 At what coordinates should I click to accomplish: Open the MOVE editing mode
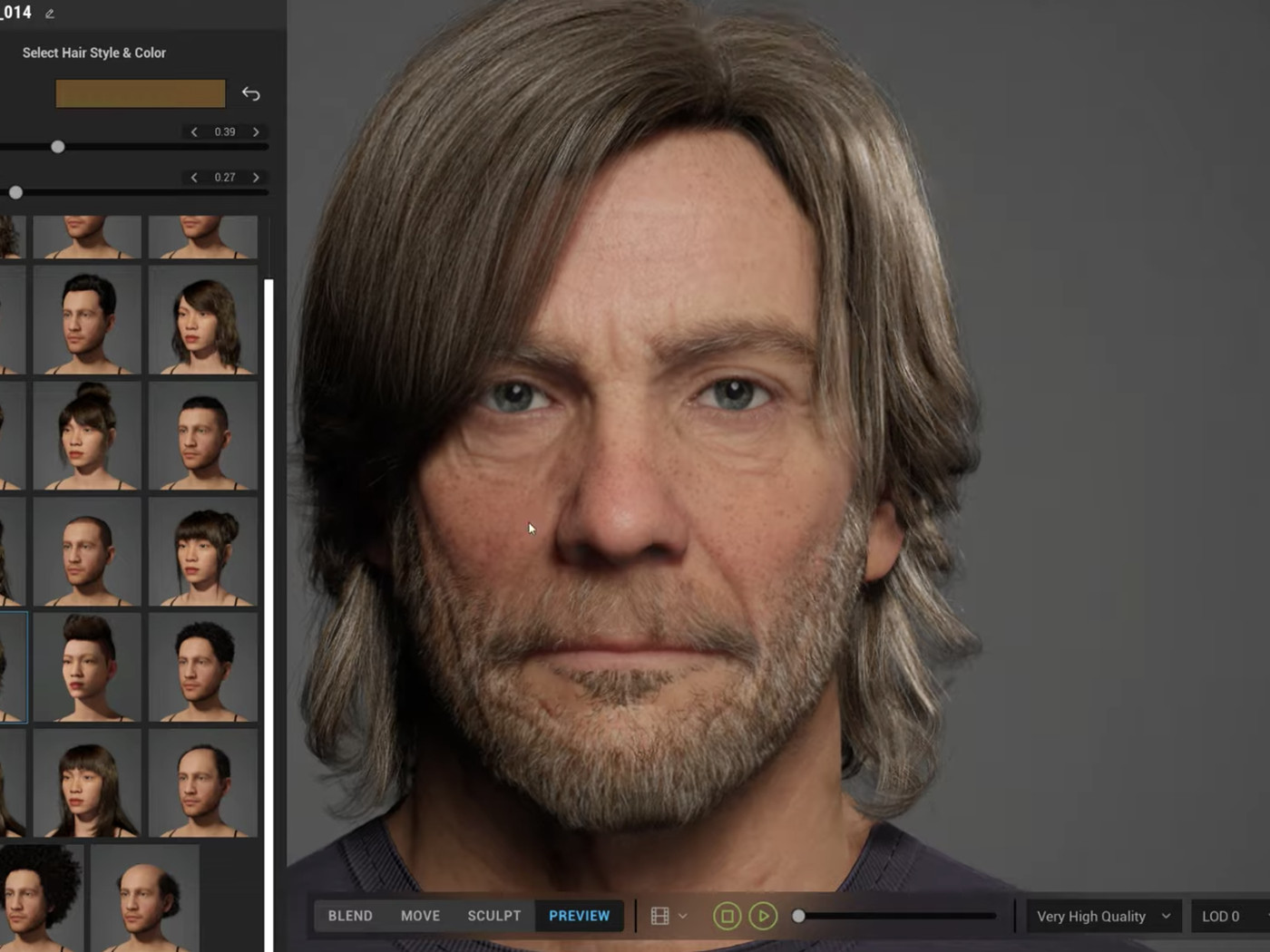[x=419, y=916]
